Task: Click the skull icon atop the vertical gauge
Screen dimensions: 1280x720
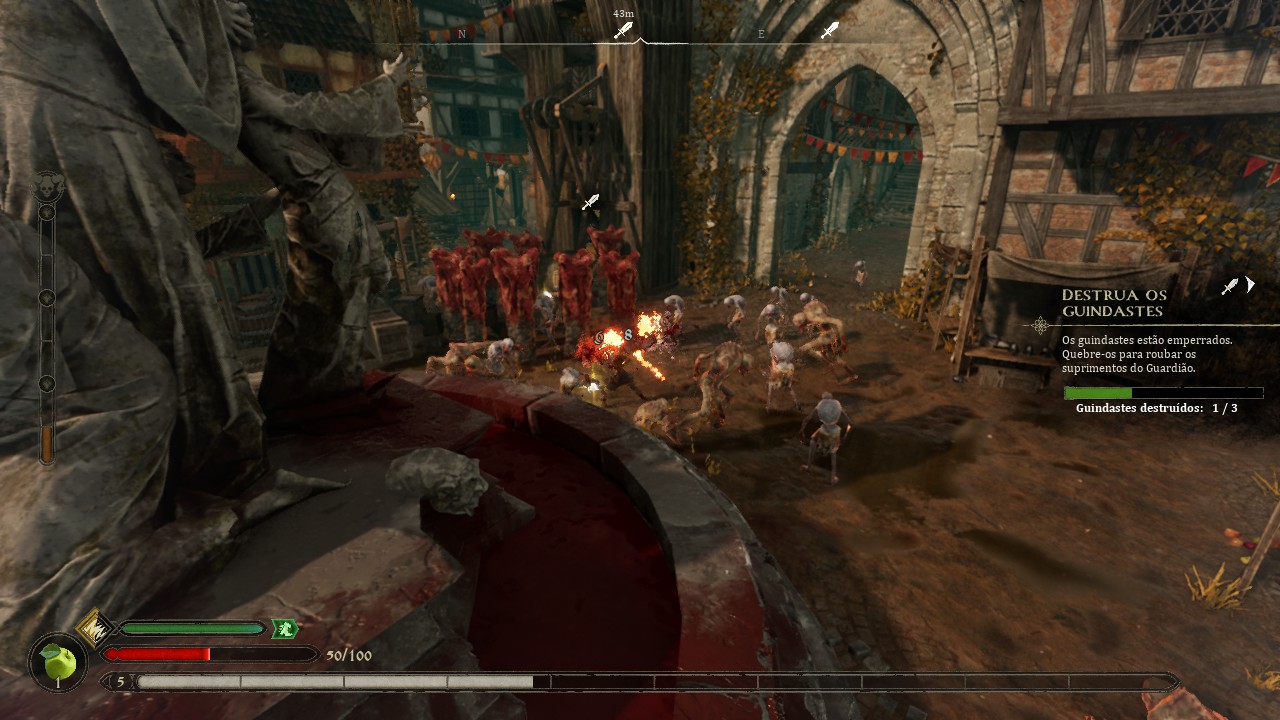Action: pyautogui.click(x=46, y=186)
